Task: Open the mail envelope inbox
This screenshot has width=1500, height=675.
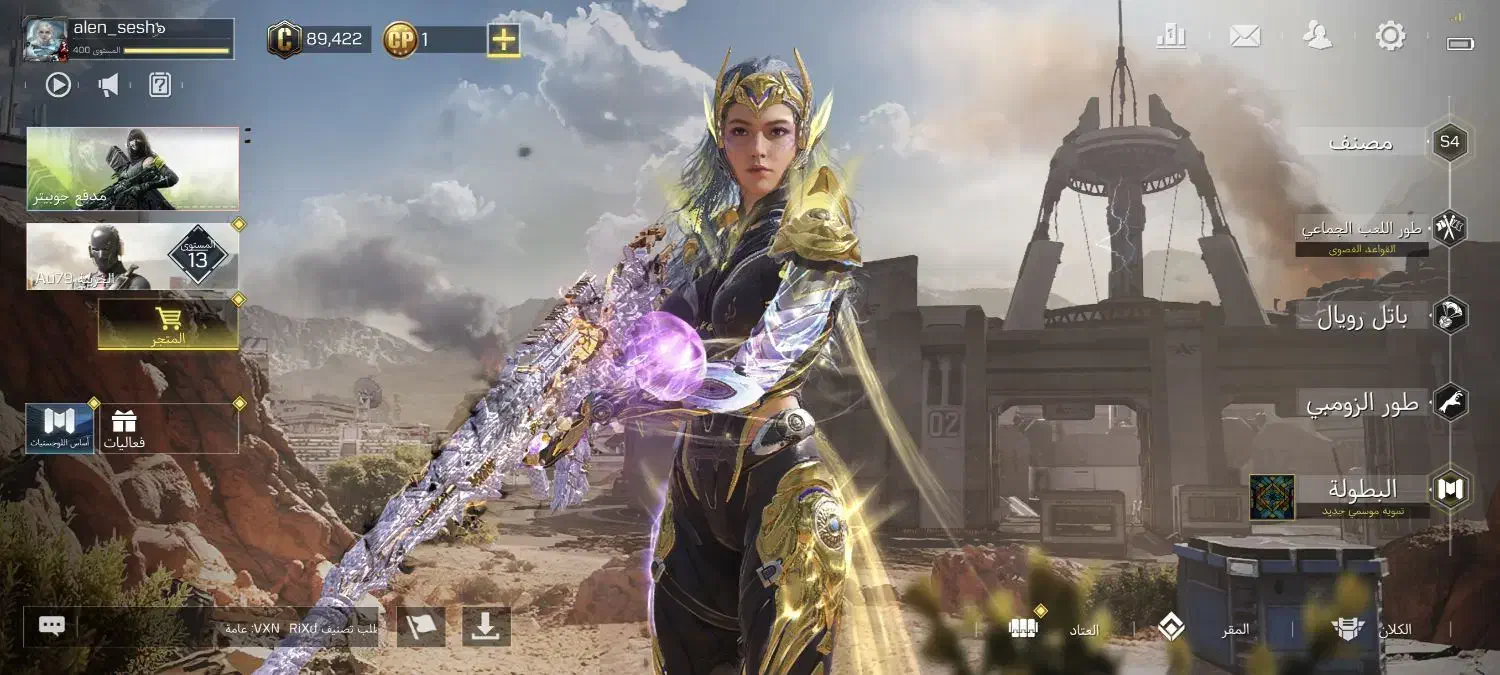Action: (1245, 37)
